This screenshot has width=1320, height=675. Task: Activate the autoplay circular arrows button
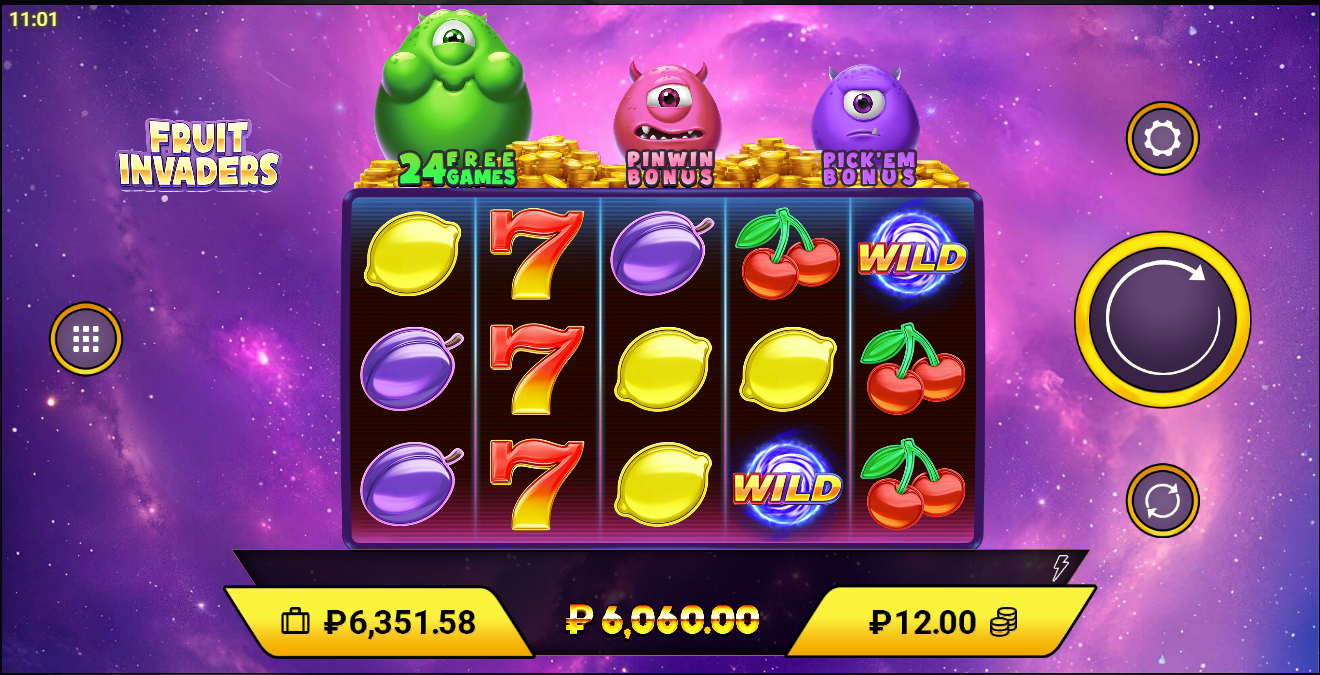[x=1162, y=500]
